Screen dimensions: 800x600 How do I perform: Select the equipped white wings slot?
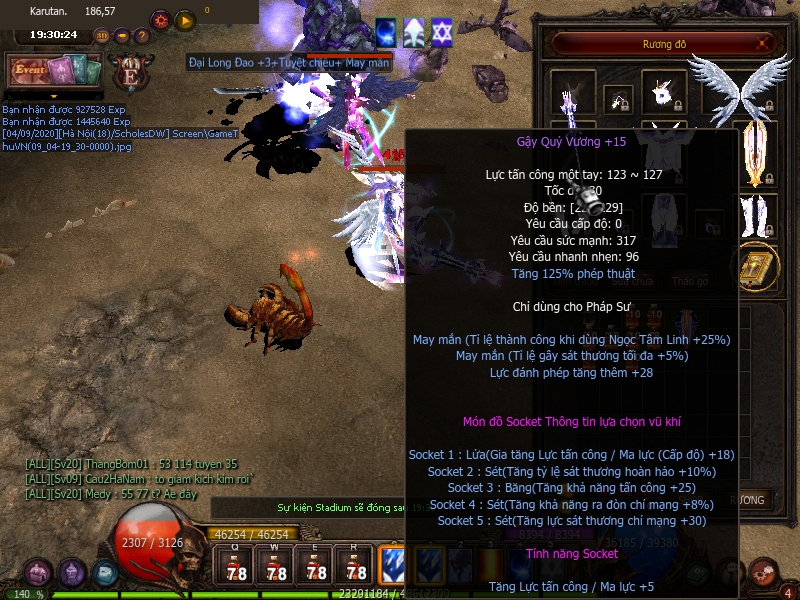740,88
